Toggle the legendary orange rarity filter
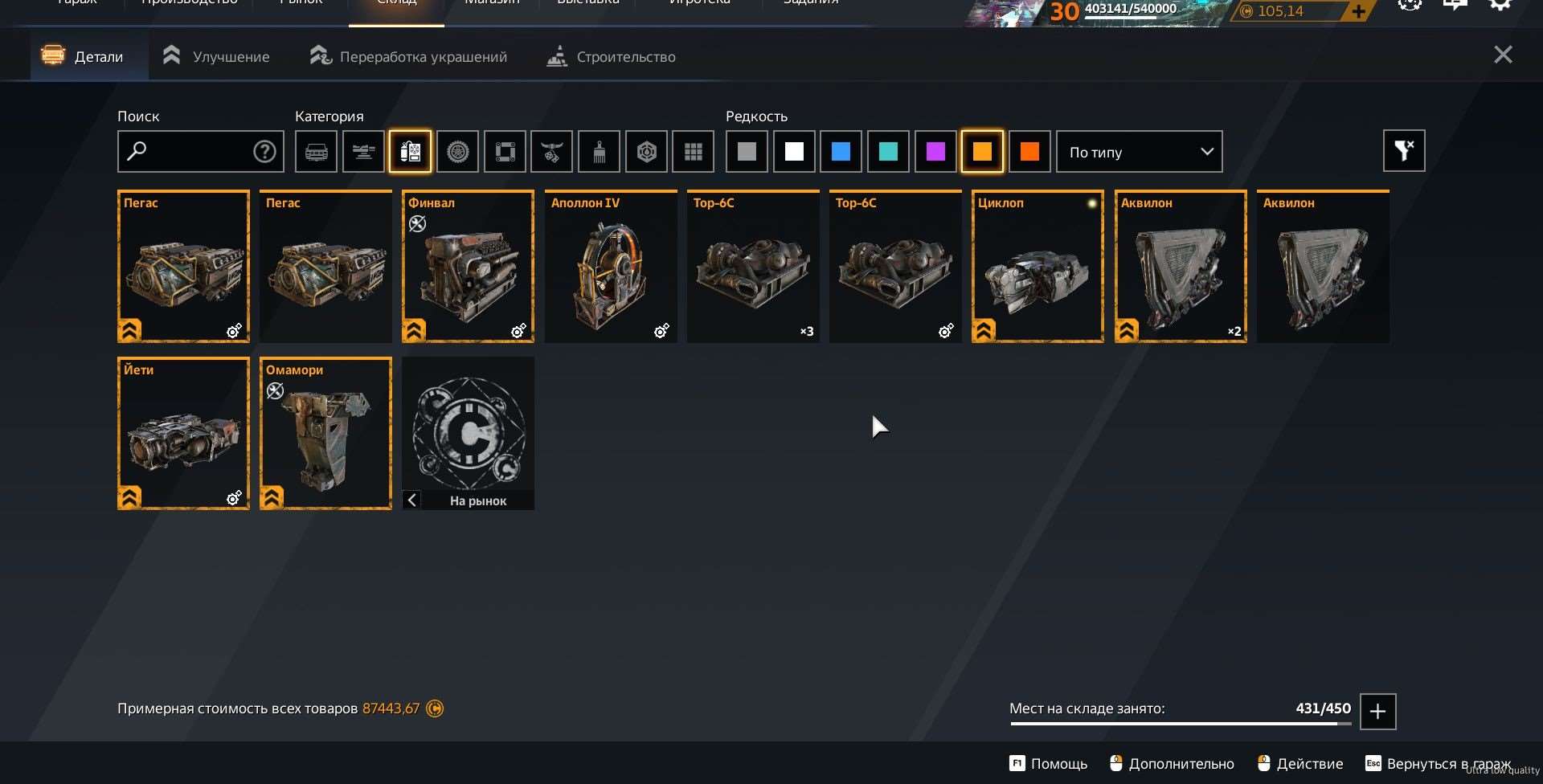This screenshot has height=784, width=1543. [x=982, y=151]
